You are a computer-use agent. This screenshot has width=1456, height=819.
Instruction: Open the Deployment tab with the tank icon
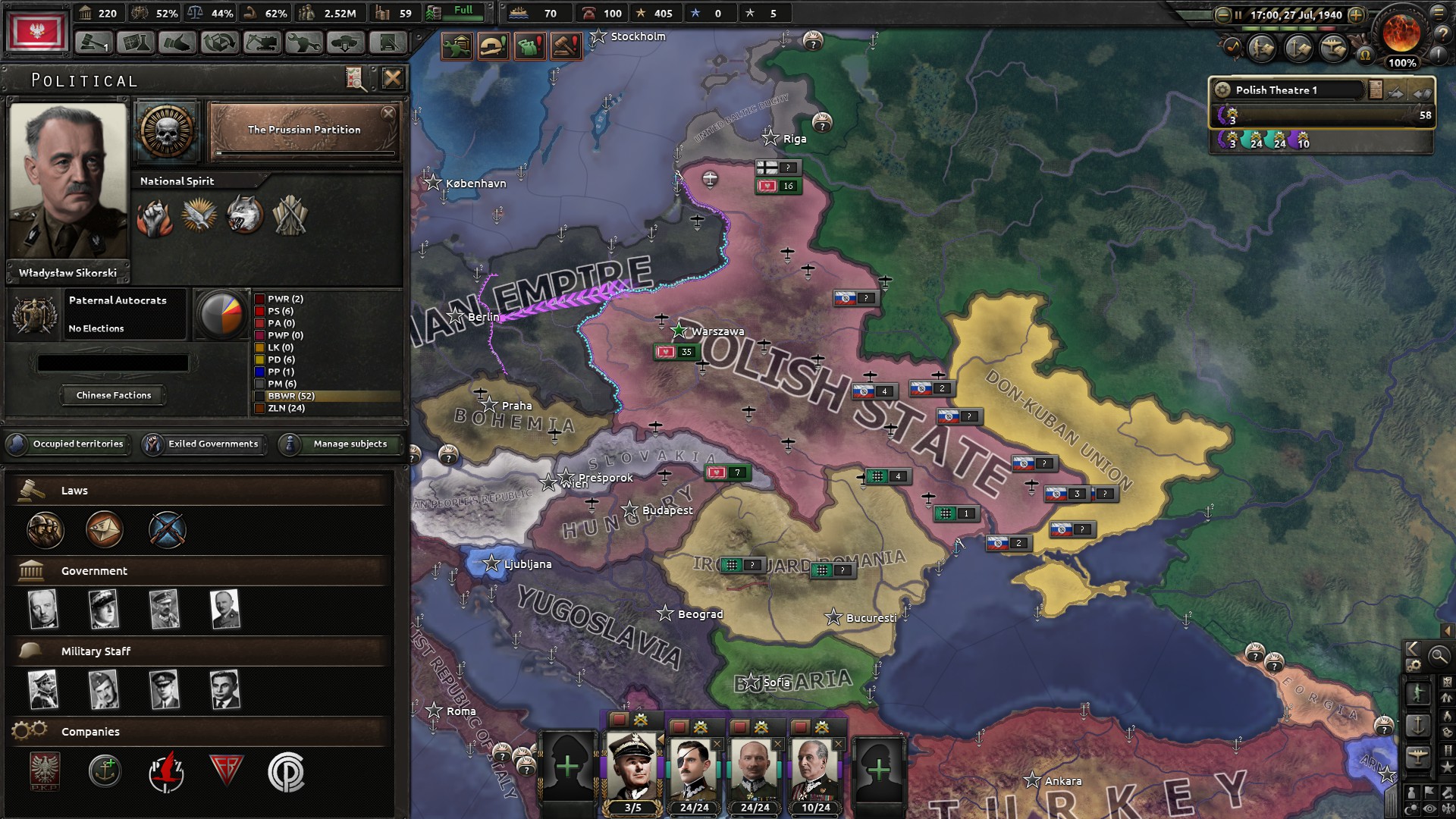point(347,44)
